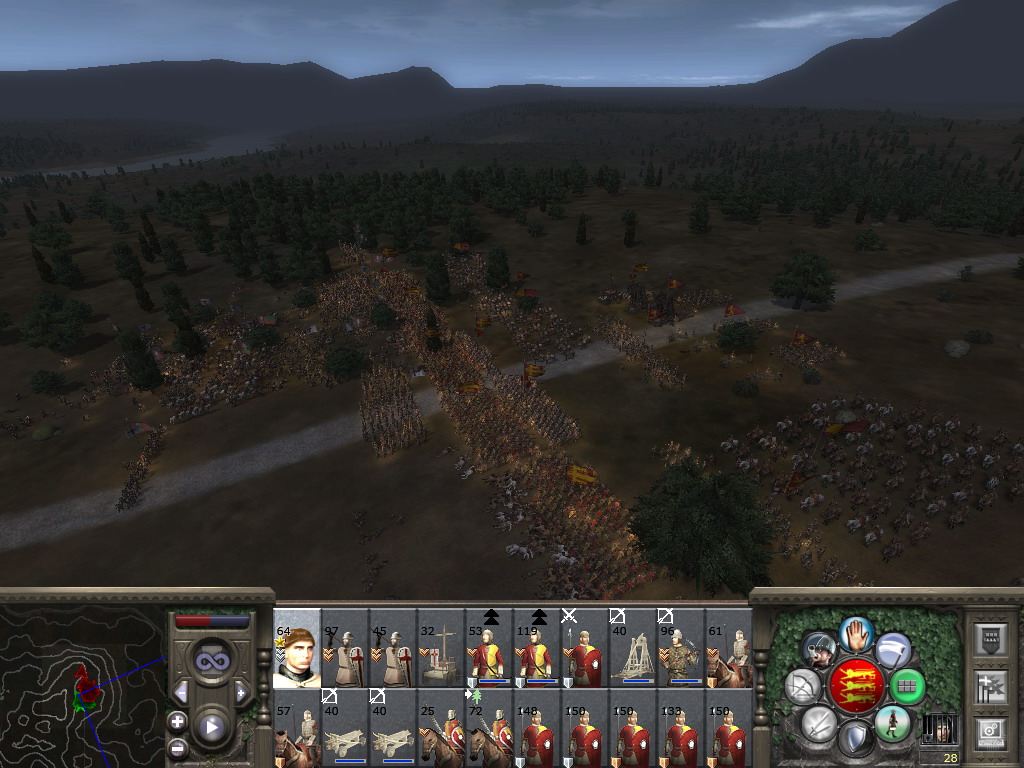This screenshot has width=1024, height=768.
Task: Decrease game speed with left arrow
Action: [x=181, y=693]
